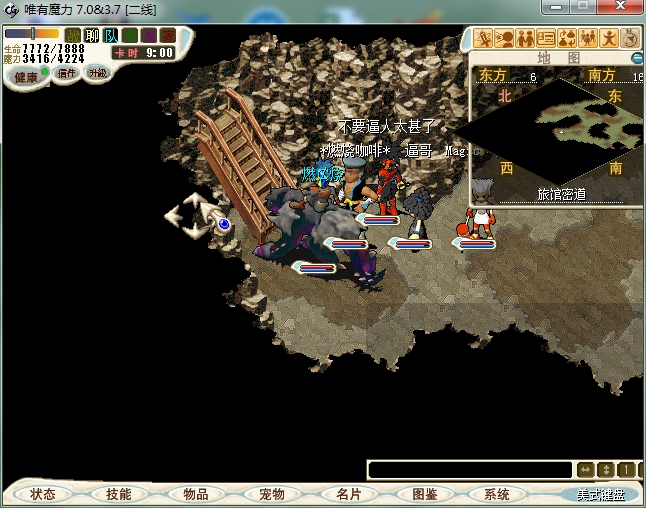
Task: Toggle the 聊 chat switch
Action: pyautogui.click(x=92, y=35)
